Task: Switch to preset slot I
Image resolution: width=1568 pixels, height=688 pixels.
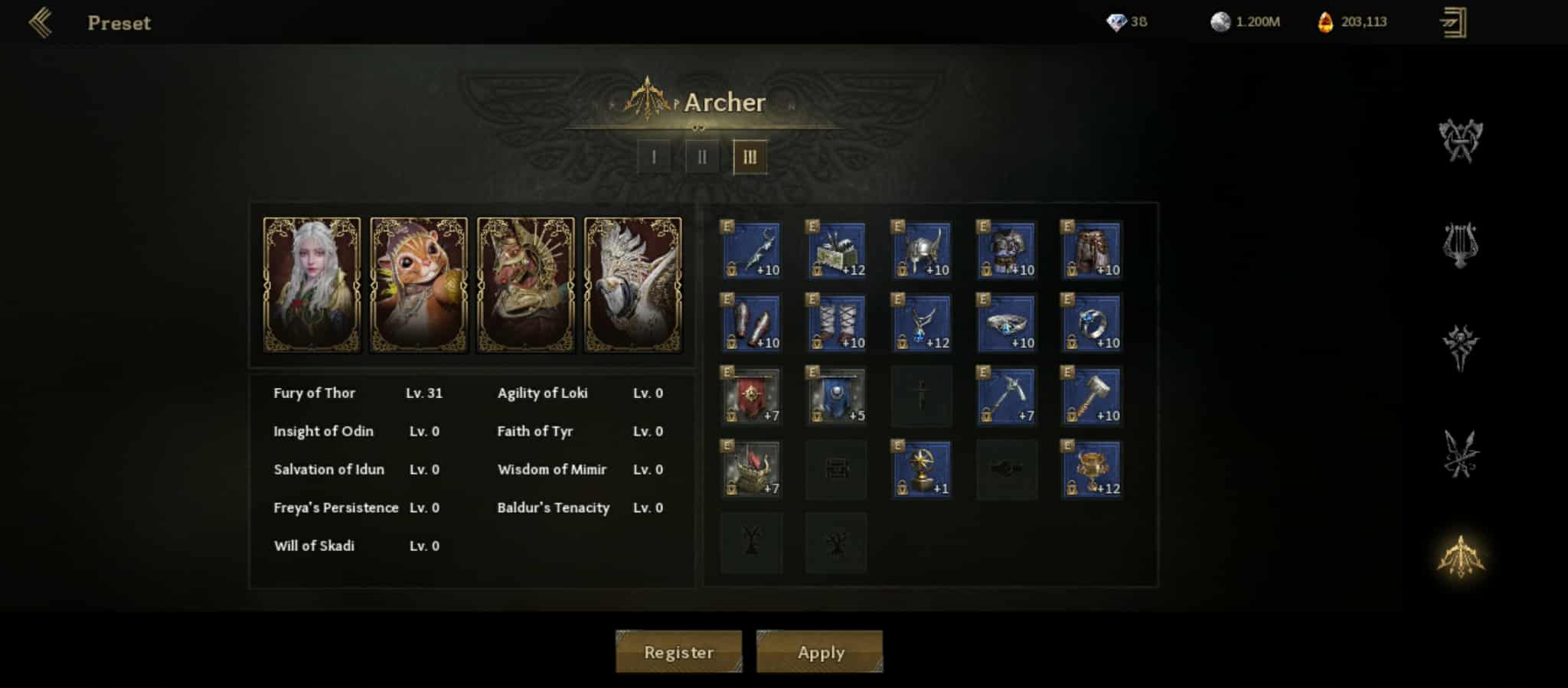Action: point(654,158)
